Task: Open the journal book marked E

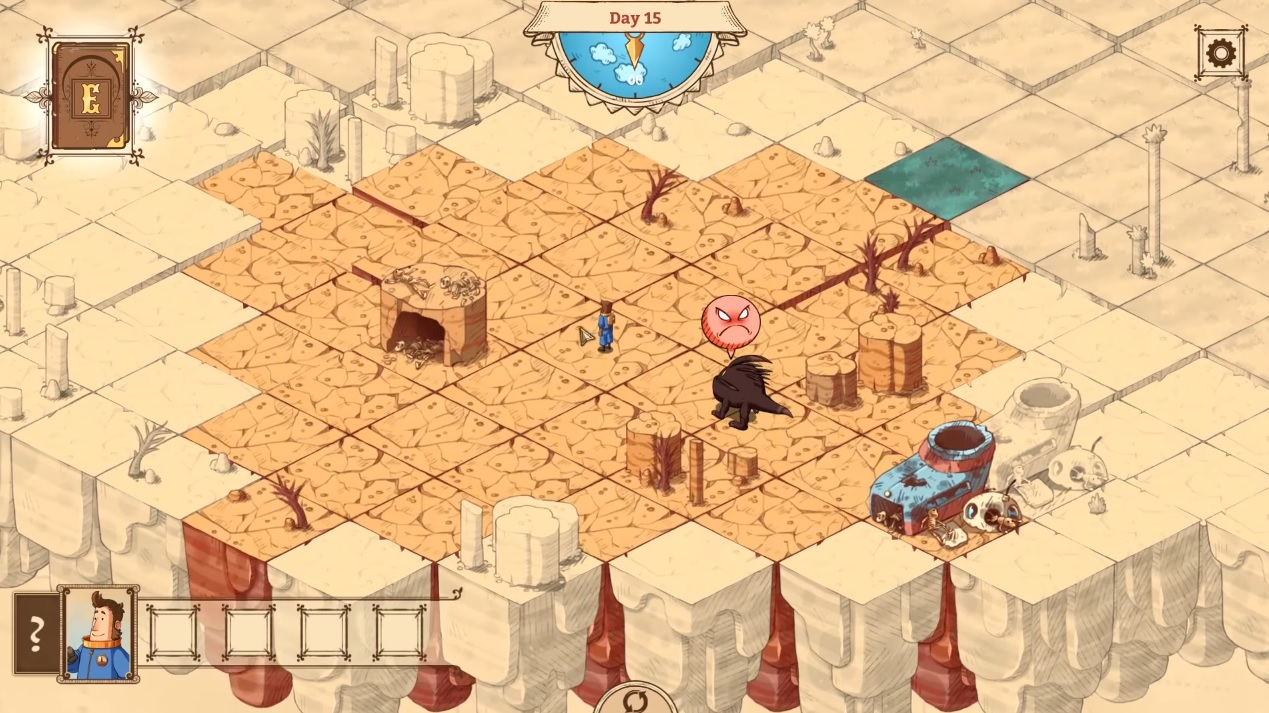Action: coord(91,97)
